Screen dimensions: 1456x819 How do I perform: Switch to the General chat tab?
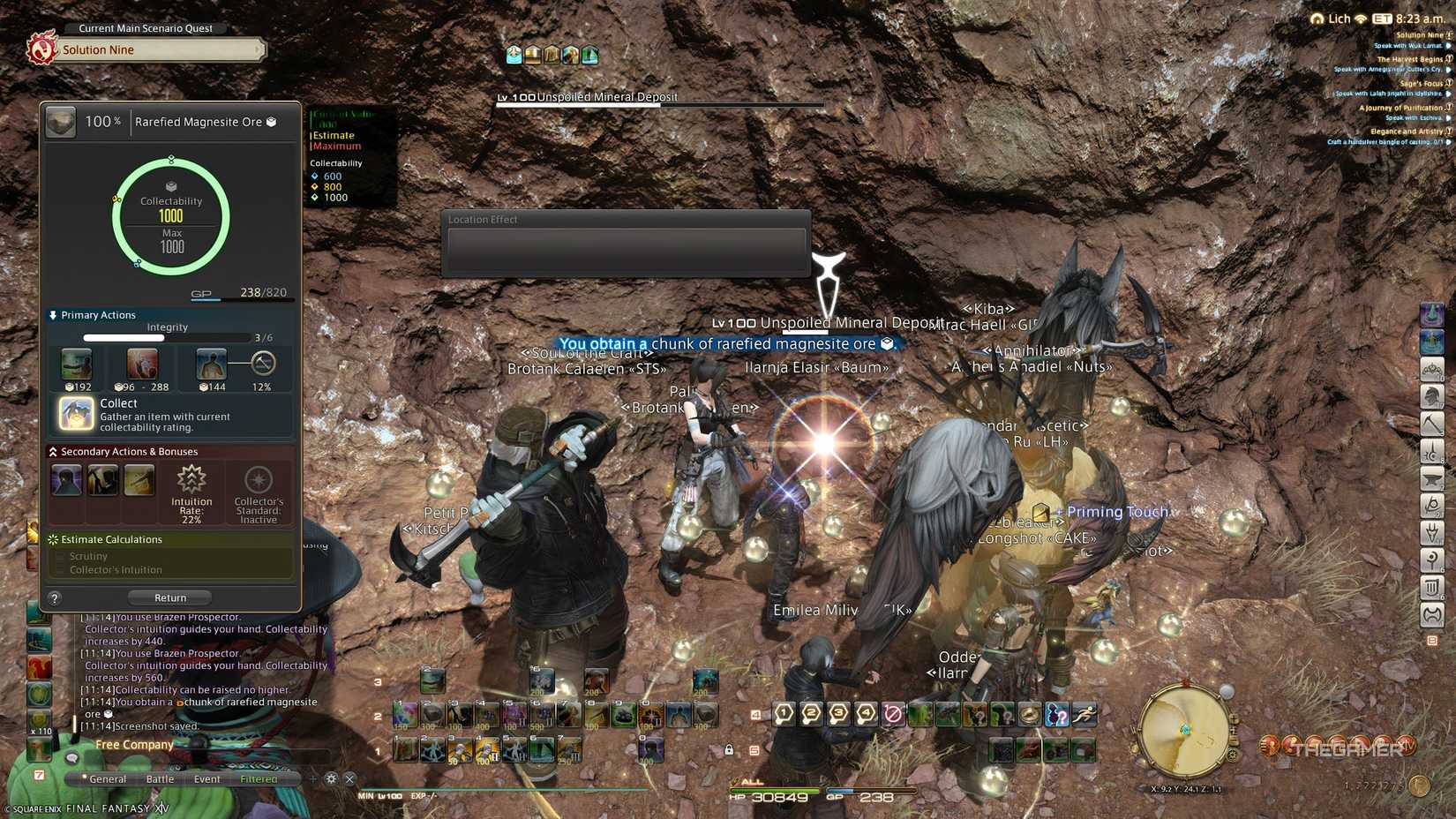click(x=108, y=778)
